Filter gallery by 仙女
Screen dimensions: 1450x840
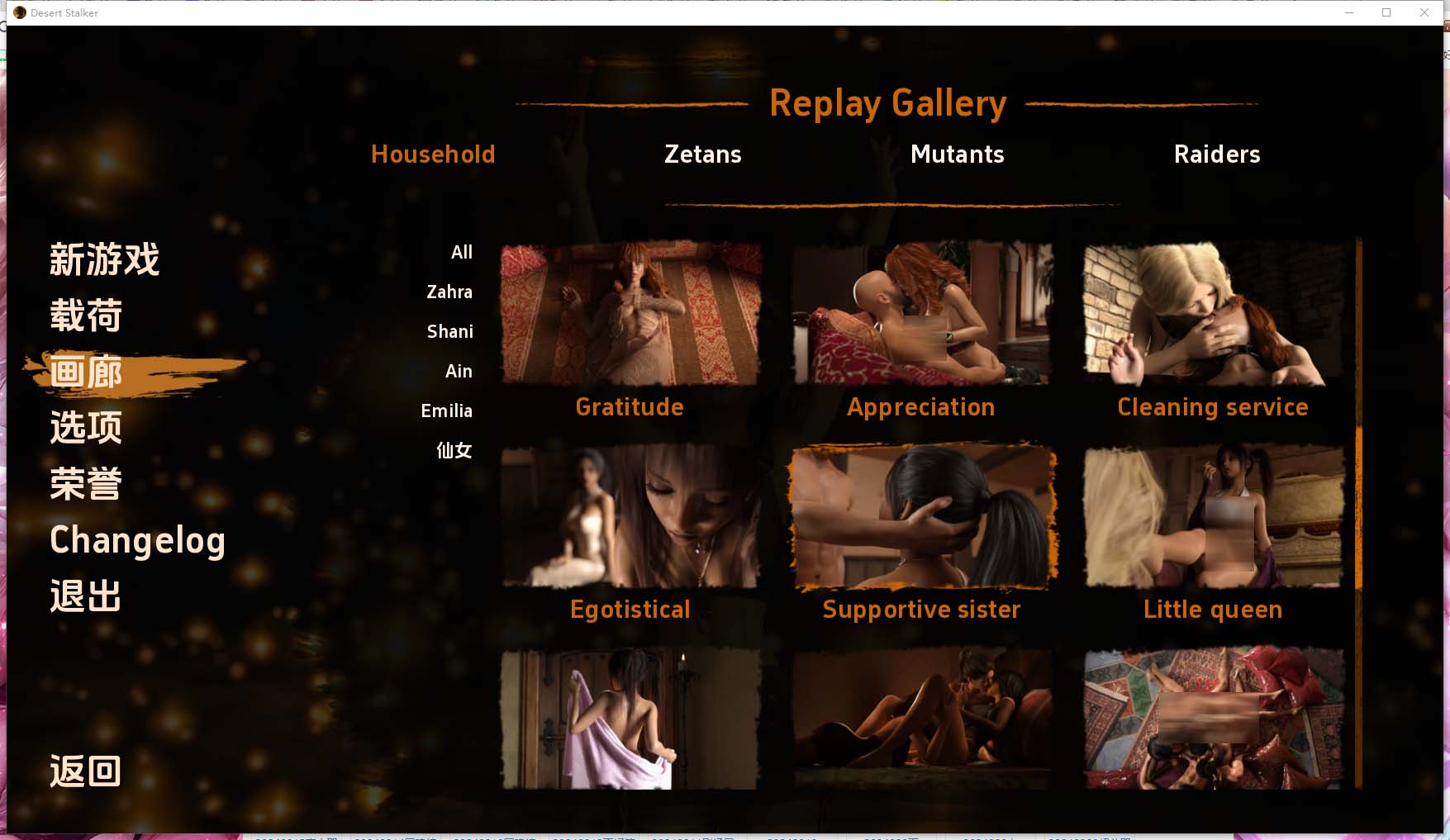coord(454,451)
